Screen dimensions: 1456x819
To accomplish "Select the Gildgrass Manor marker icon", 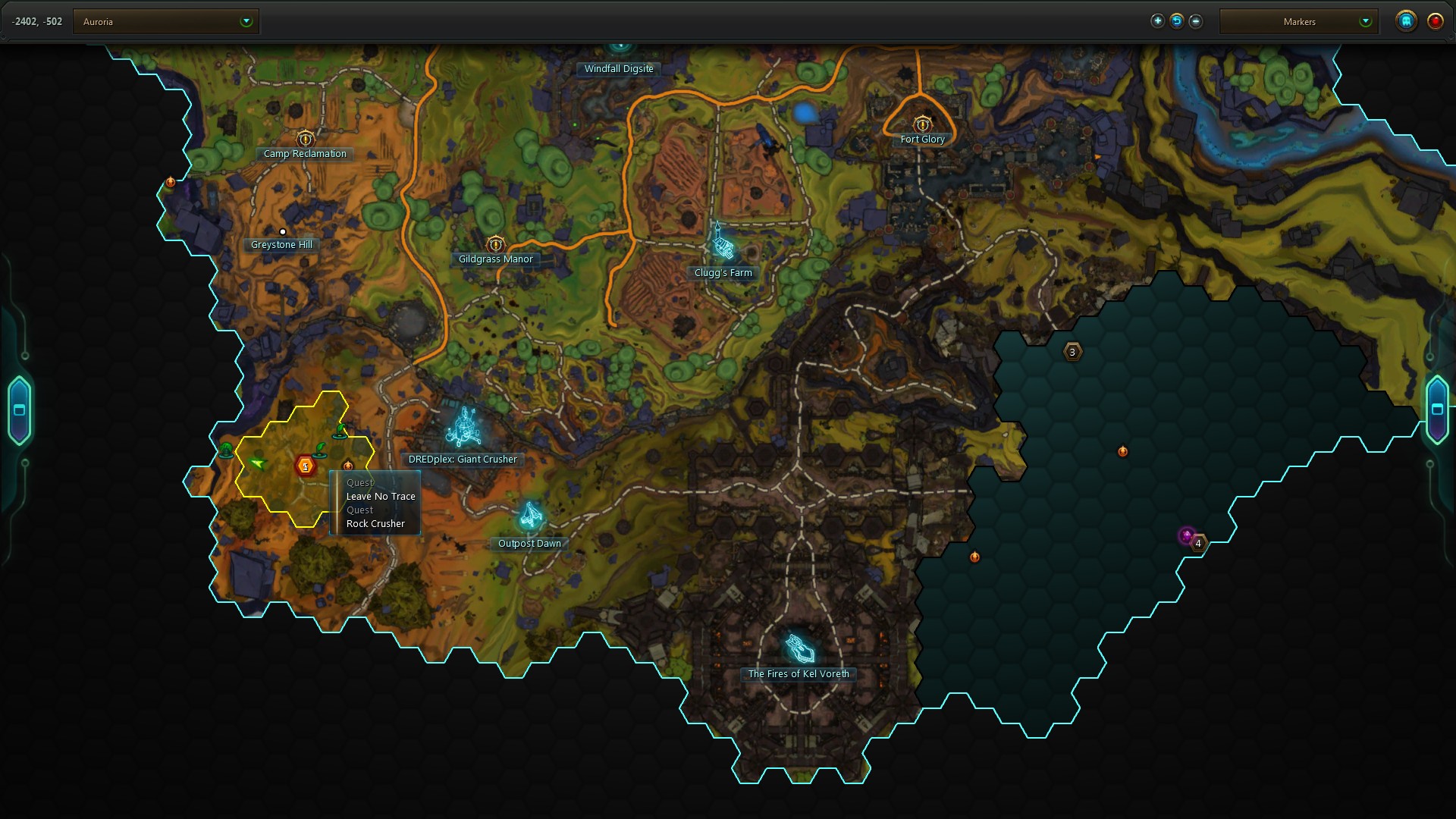I will click(495, 244).
